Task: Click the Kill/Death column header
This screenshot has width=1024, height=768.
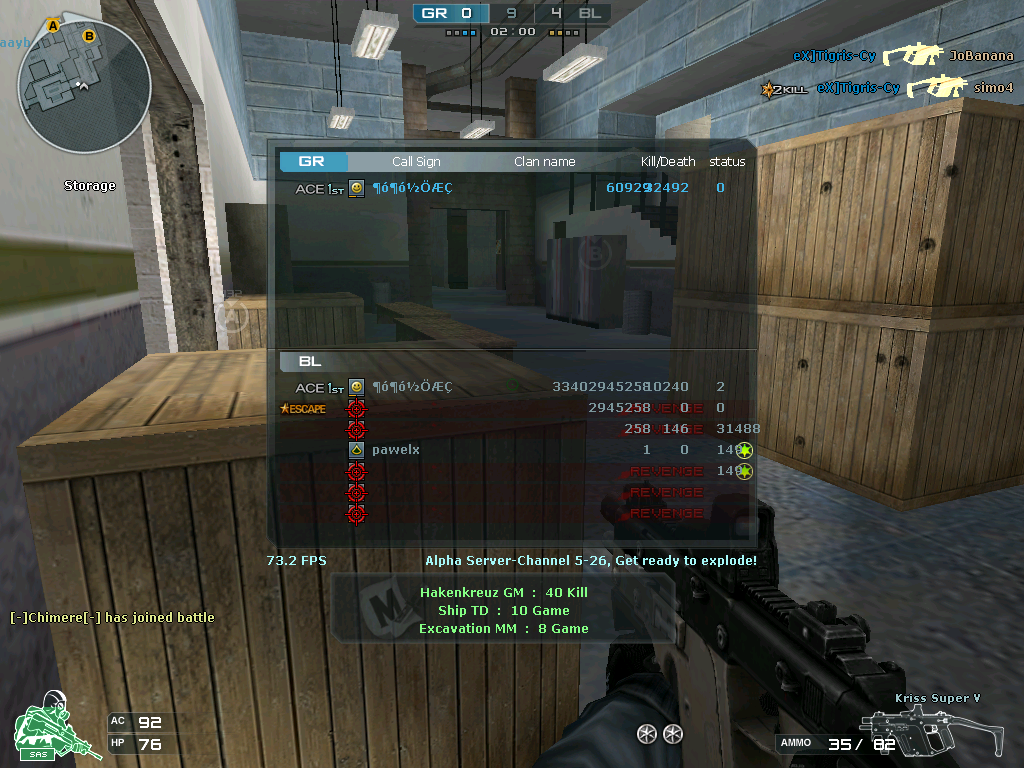Action: [x=667, y=161]
